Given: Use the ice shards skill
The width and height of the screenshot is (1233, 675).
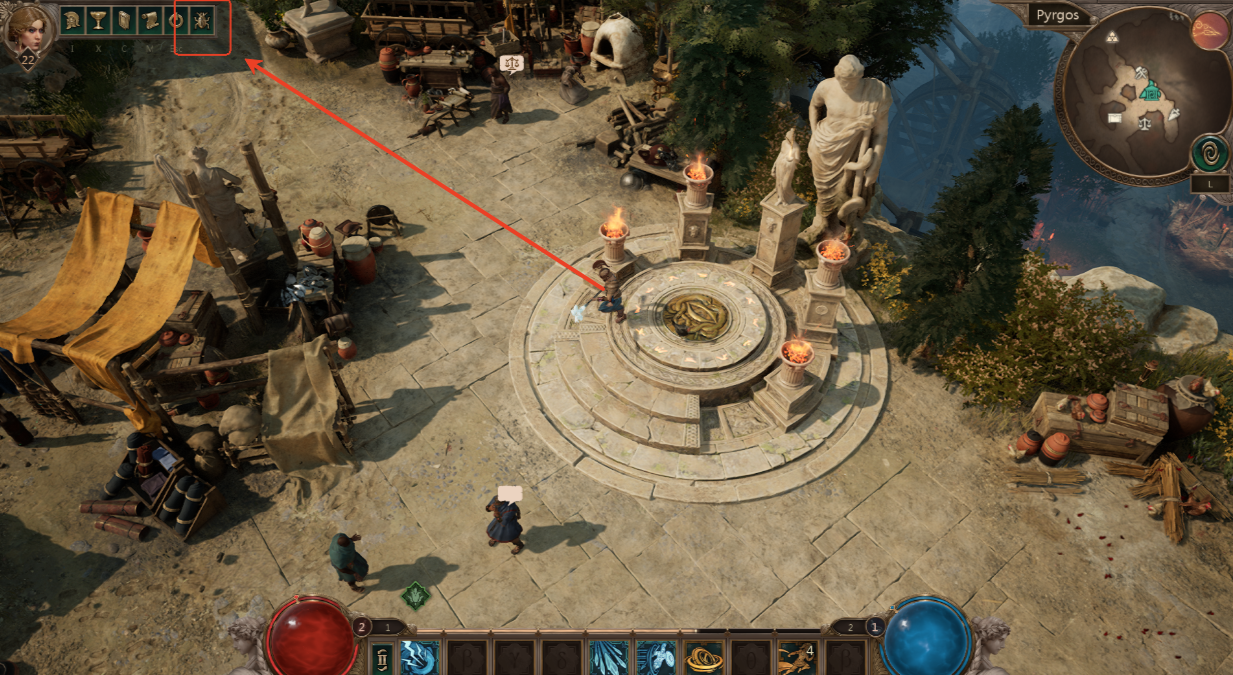Looking at the screenshot, I should coord(608,658).
